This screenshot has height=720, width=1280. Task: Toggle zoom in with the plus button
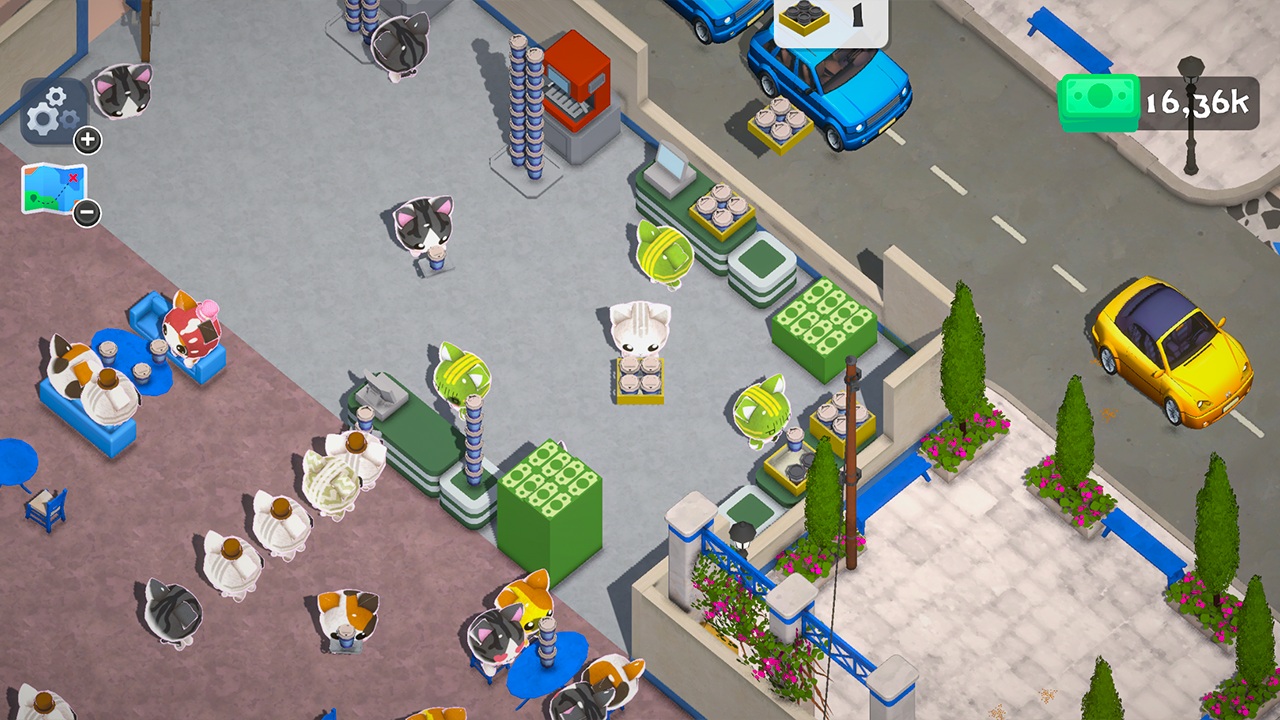86,141
